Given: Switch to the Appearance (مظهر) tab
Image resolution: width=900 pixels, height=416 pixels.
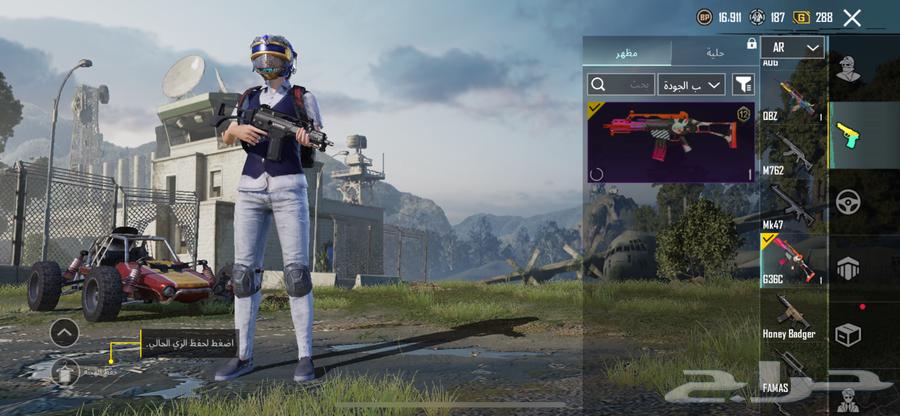Looking at the screenshot, I should coord(628,52).
